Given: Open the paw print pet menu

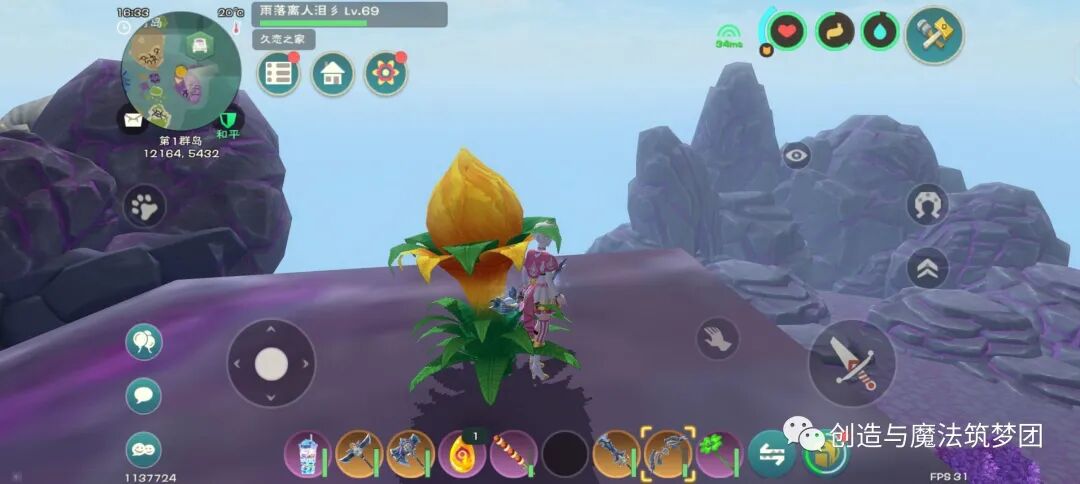Looking at the screenshot, I should 145,208.
